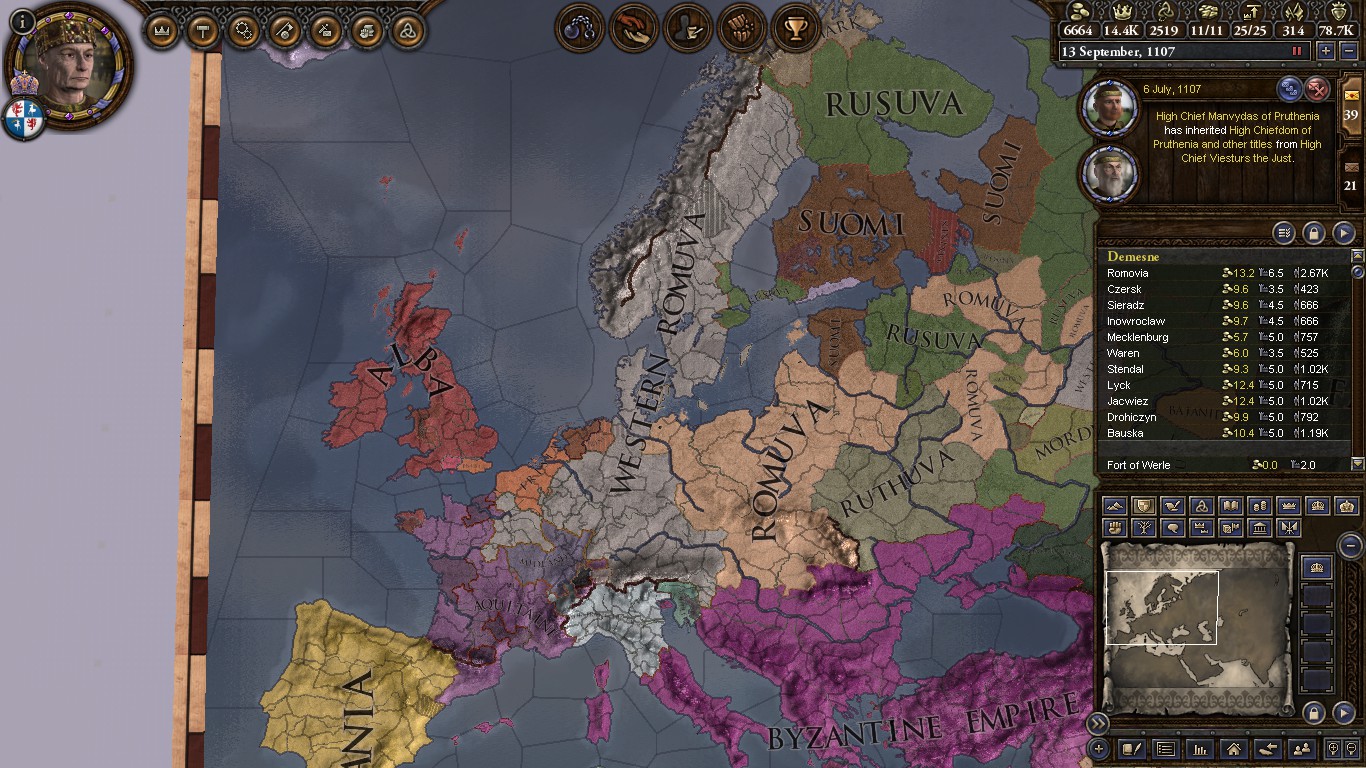This screenshot has height=768, width=1366.
Task: Open the Religion screen with the triquetra icon
Action: (x=407, y=30)
